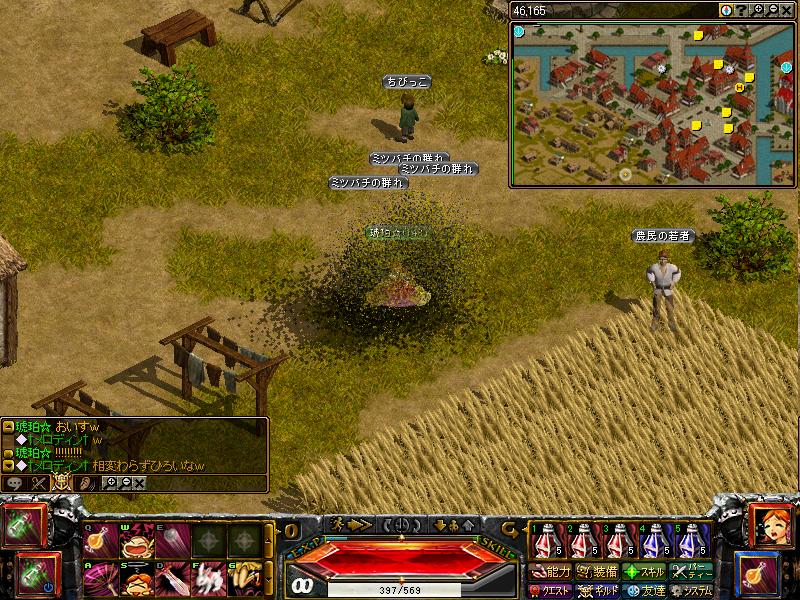Activate the pink umbrella skill on A
The height and width of the screenshot is (600, 800).
(97, 578)
